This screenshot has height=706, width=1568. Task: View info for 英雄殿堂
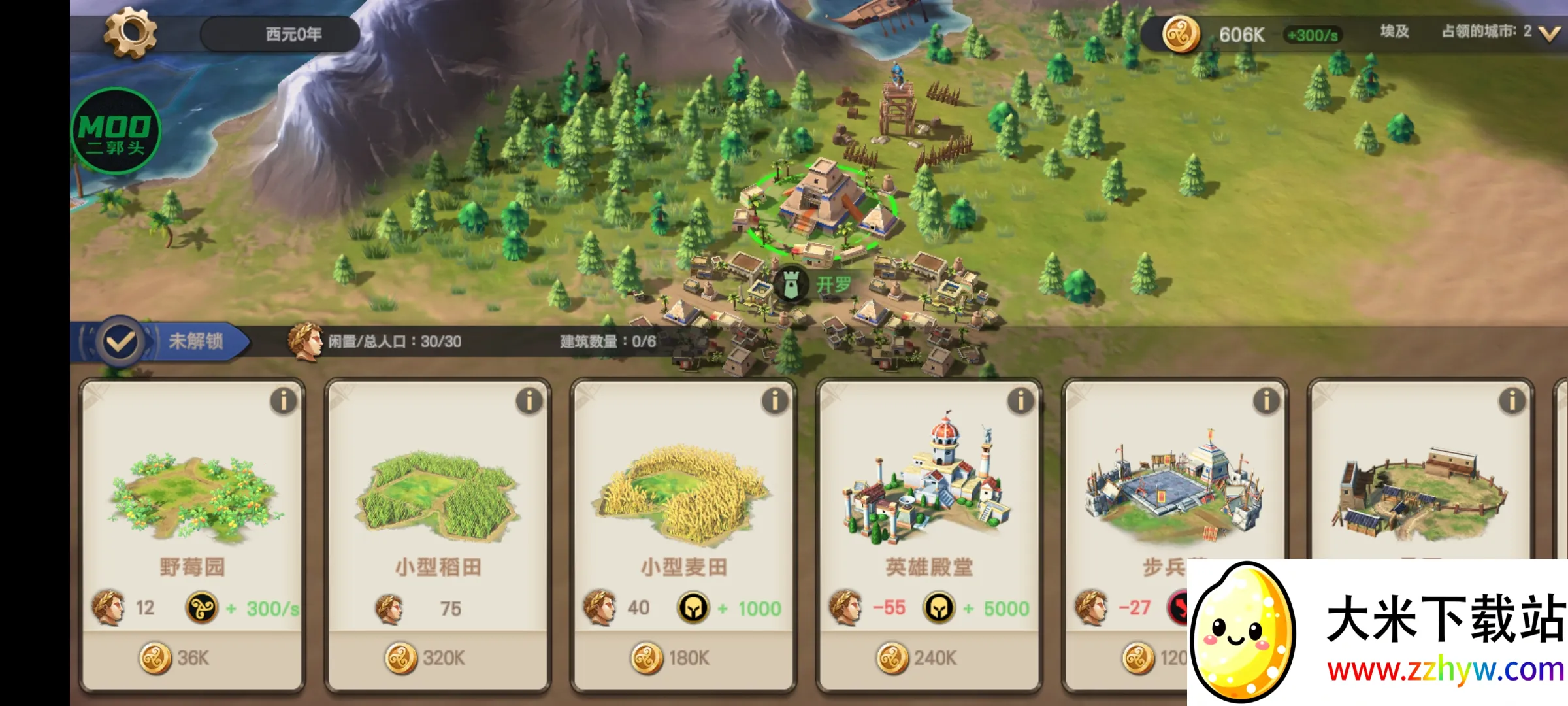click(x=1021, y=401)
